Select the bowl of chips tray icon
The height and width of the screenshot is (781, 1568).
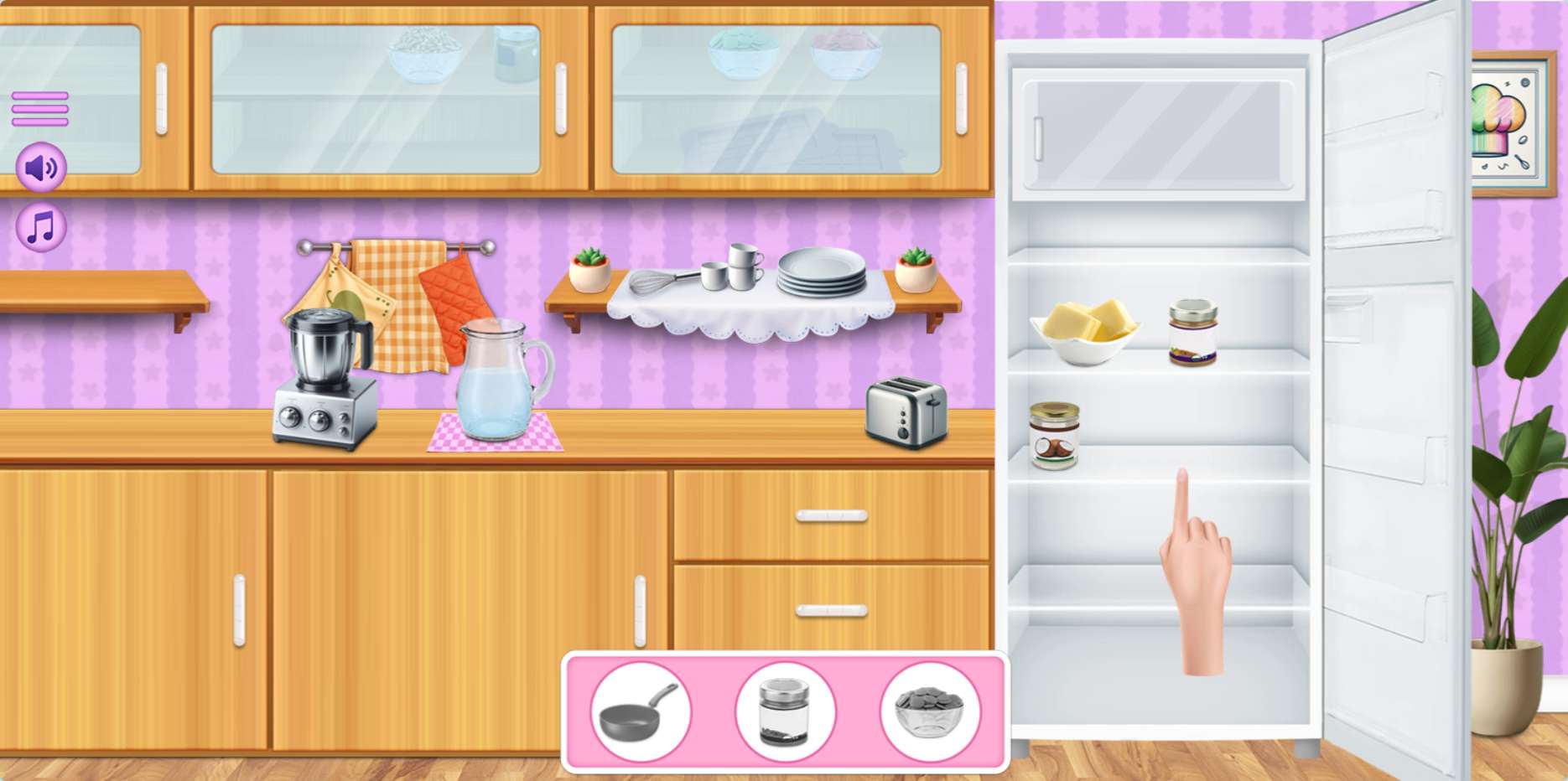pos(930,712)
